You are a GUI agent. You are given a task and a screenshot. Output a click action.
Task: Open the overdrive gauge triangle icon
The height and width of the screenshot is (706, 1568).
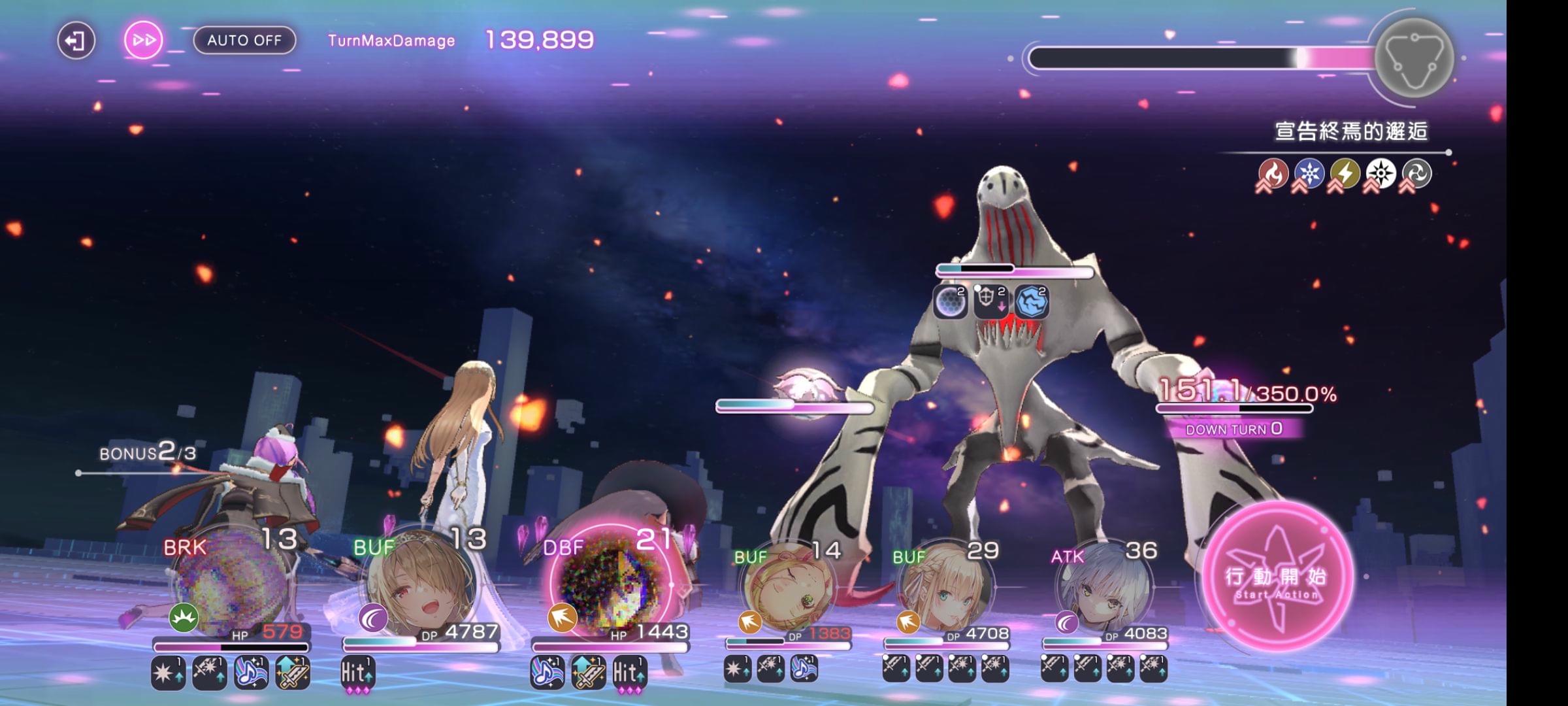[1413, 59]
